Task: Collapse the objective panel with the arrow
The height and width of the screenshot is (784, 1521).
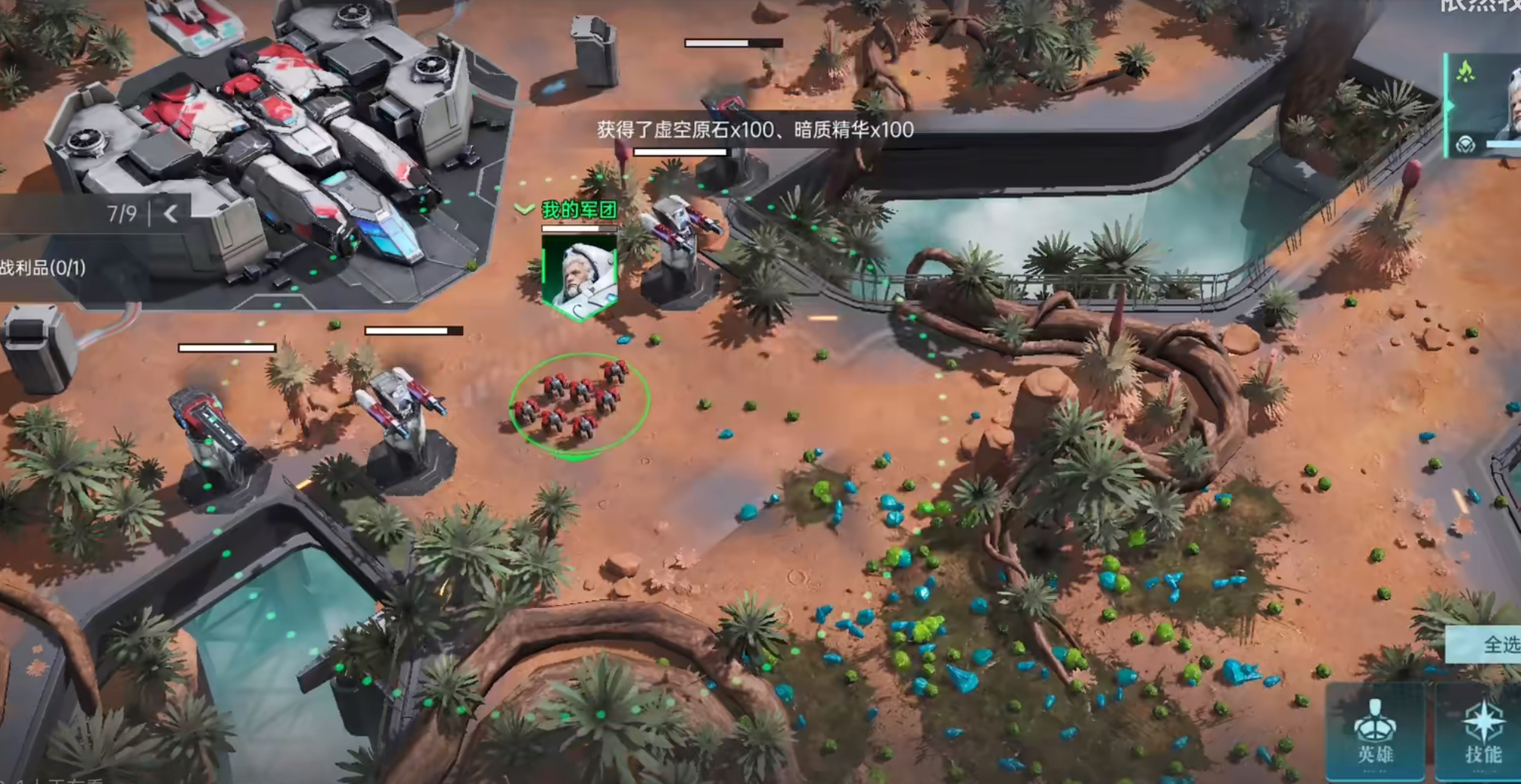Action: pyautogui.click(x=171, y=214)
